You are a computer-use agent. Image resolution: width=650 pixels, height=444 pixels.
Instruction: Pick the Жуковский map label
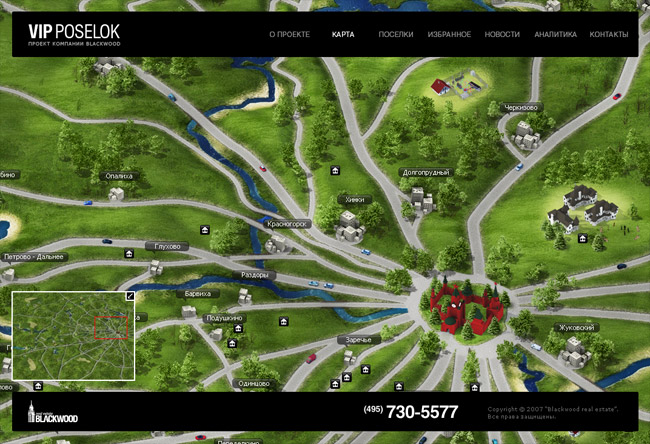tap(577, 327)
